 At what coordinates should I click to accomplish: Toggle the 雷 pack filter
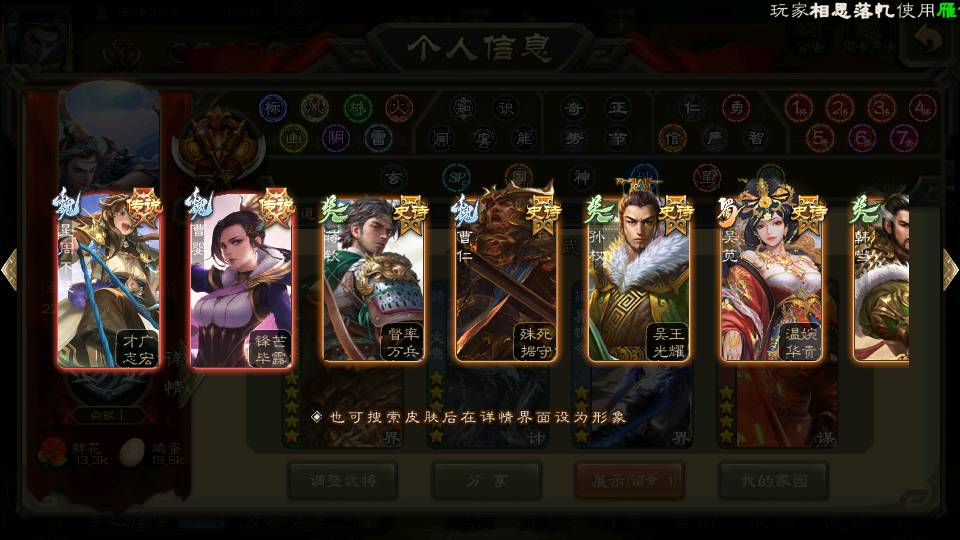point(378,137)
